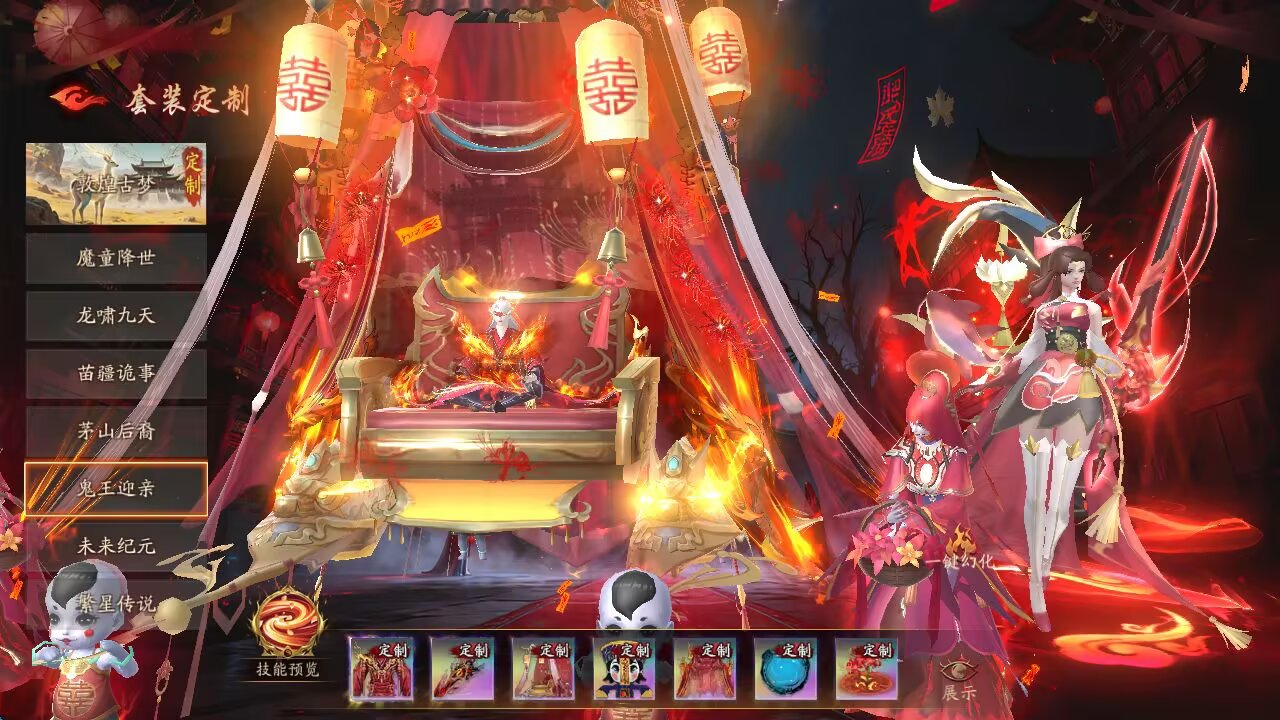Image resolution: width=1280 pixels, height=720 pixels.
Task: Select the blue orb item slot
Action: tap(786, 669)
